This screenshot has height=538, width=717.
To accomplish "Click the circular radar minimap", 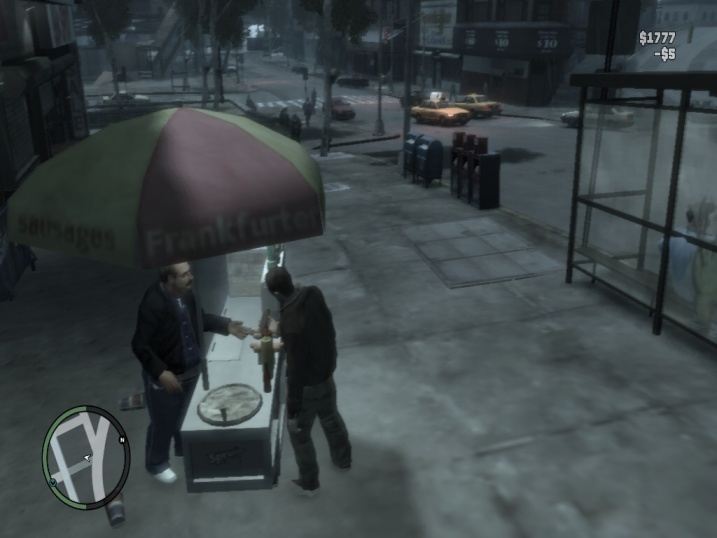I will click(x=86, y=457).
